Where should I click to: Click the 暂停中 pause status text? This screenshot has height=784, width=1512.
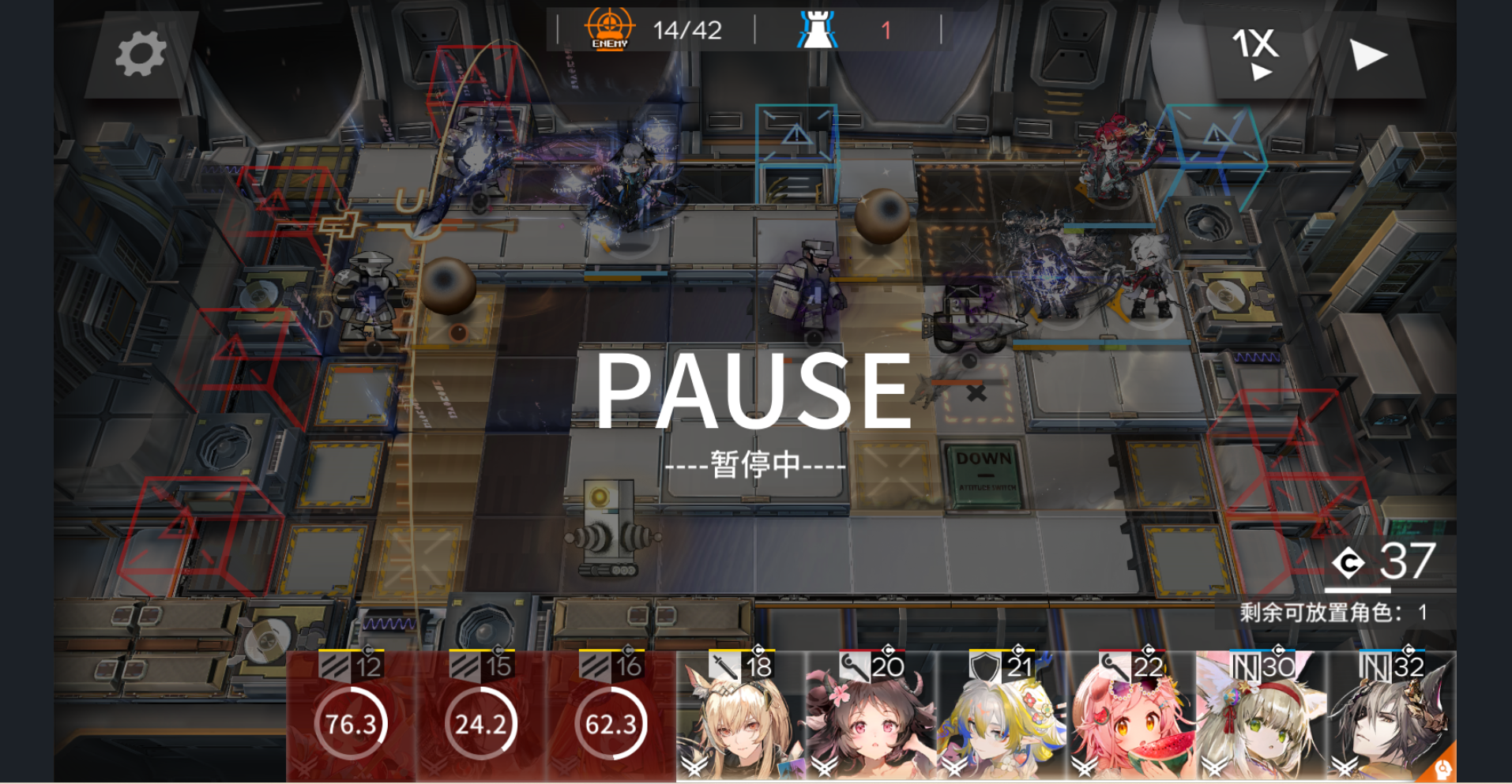click(x=756, y=466)
